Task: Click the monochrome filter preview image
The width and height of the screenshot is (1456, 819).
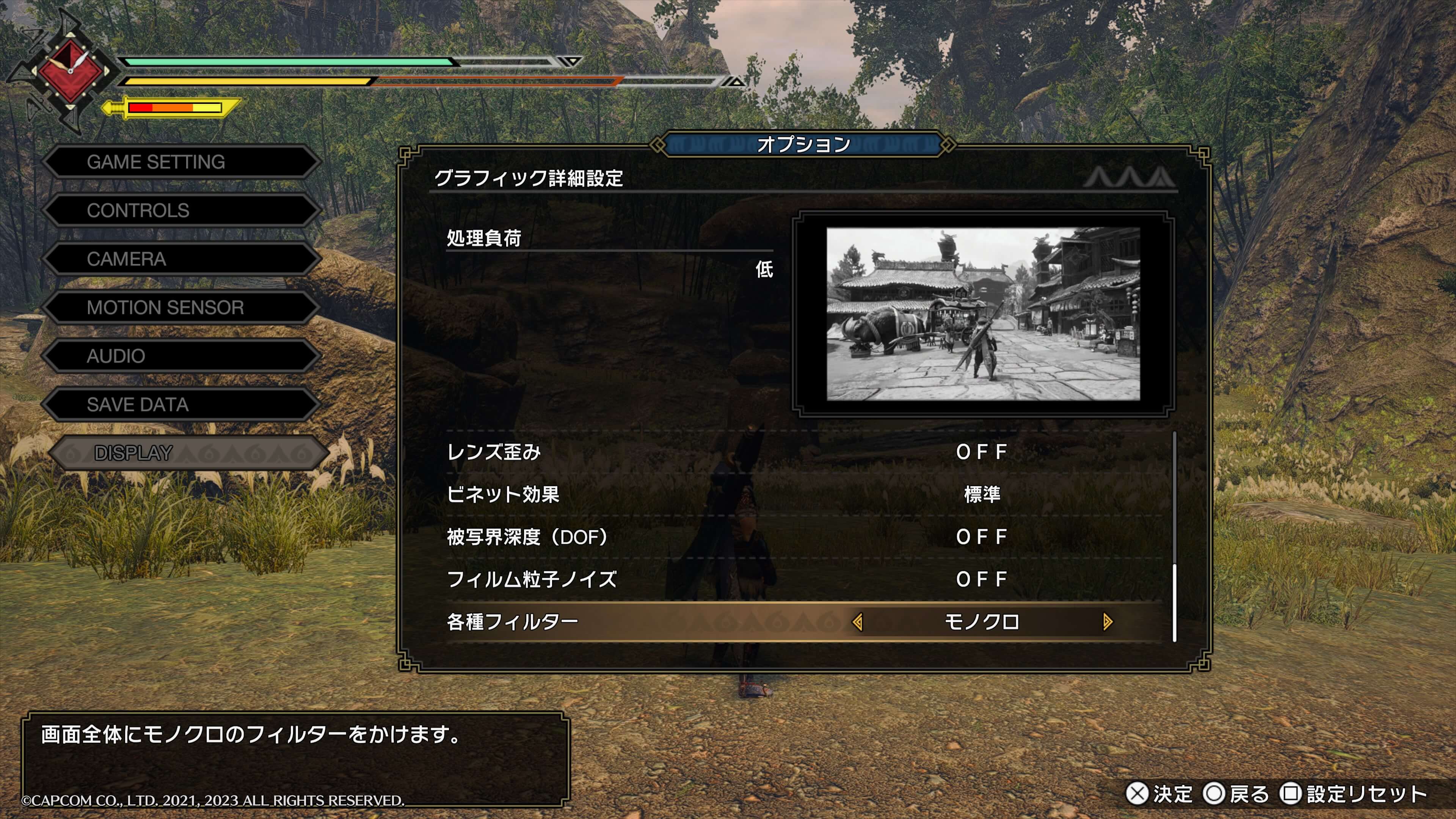Action: (983, 314)
